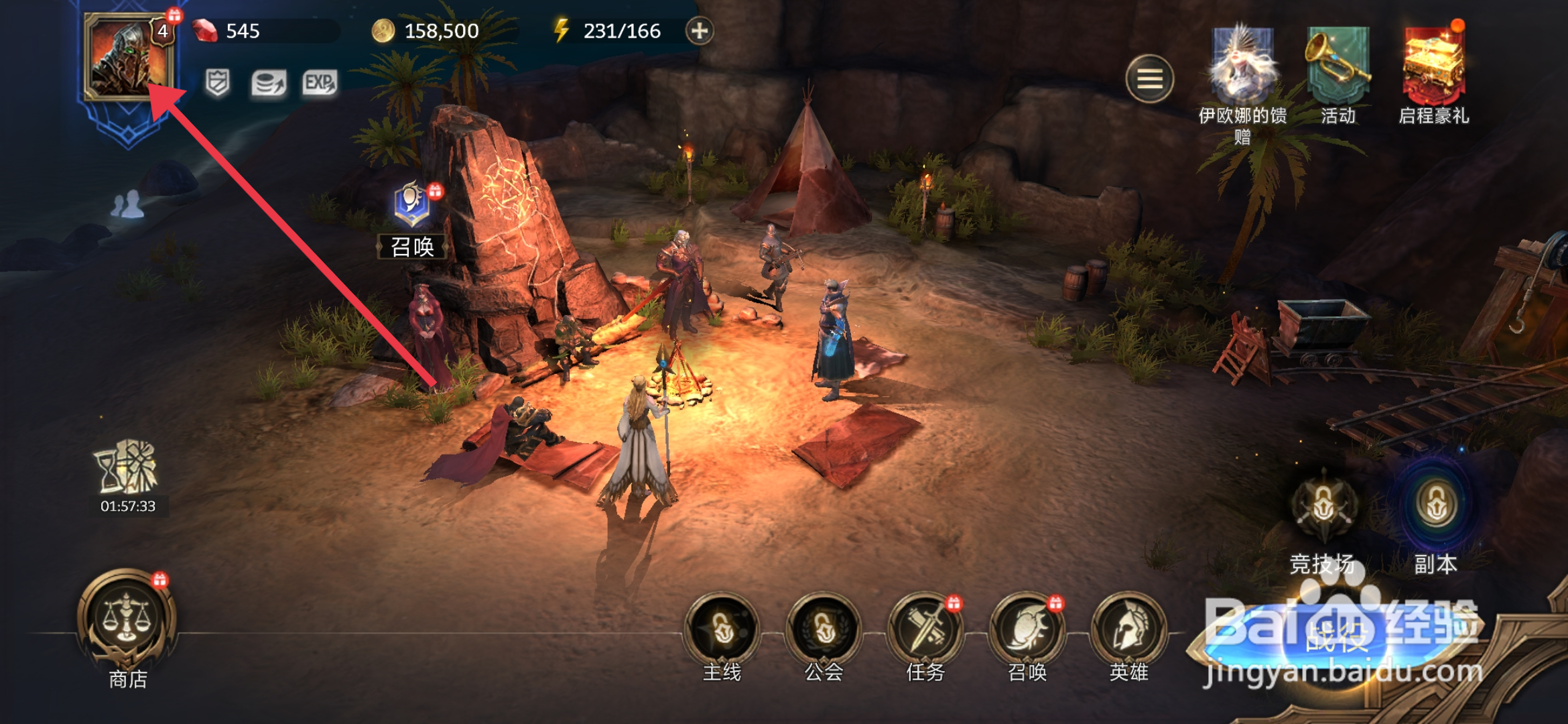1568x724 pixels.
Task: Click the shield buff icon
Action: 217,83
